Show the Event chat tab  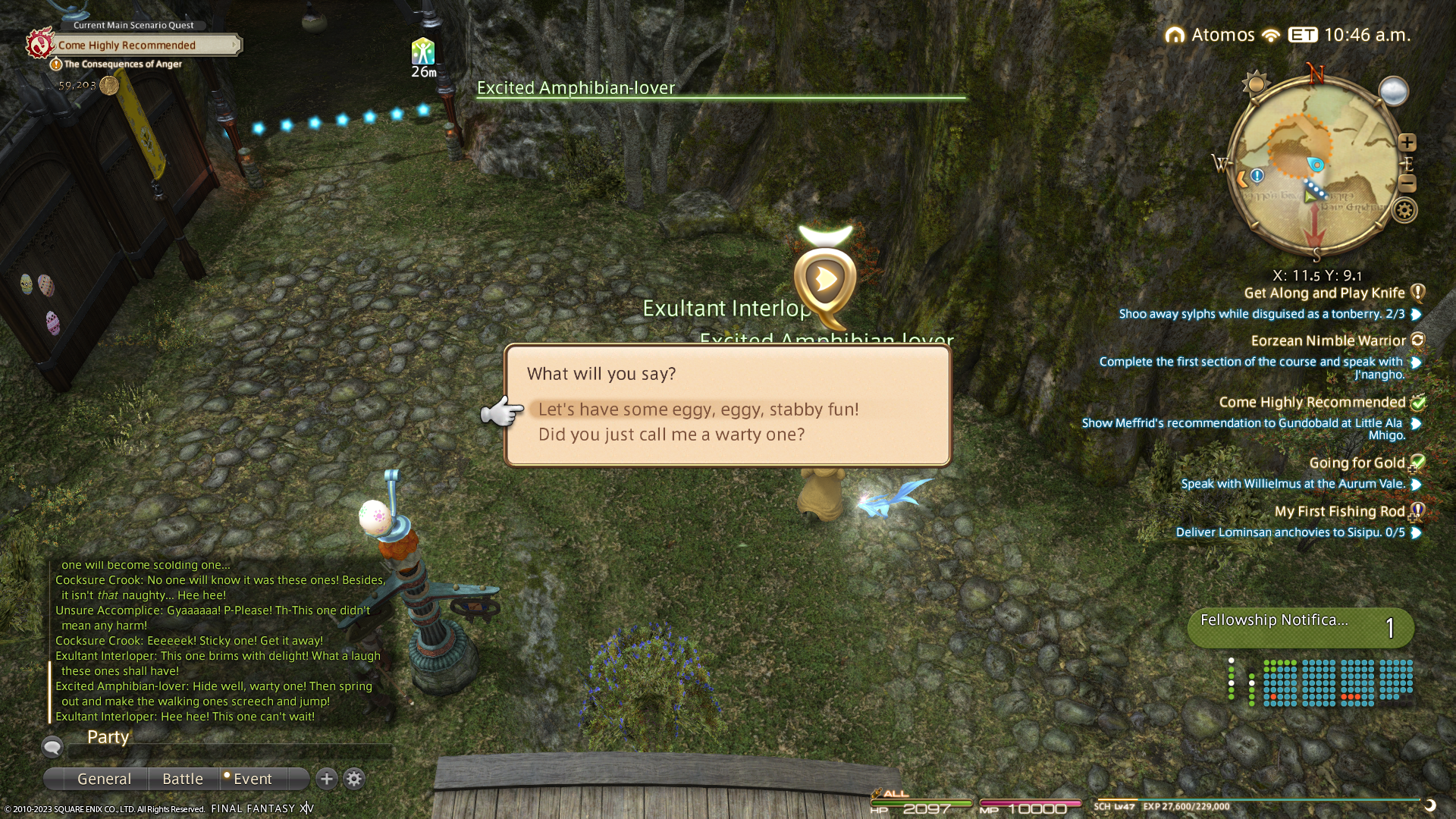click(x=252, y=779)
